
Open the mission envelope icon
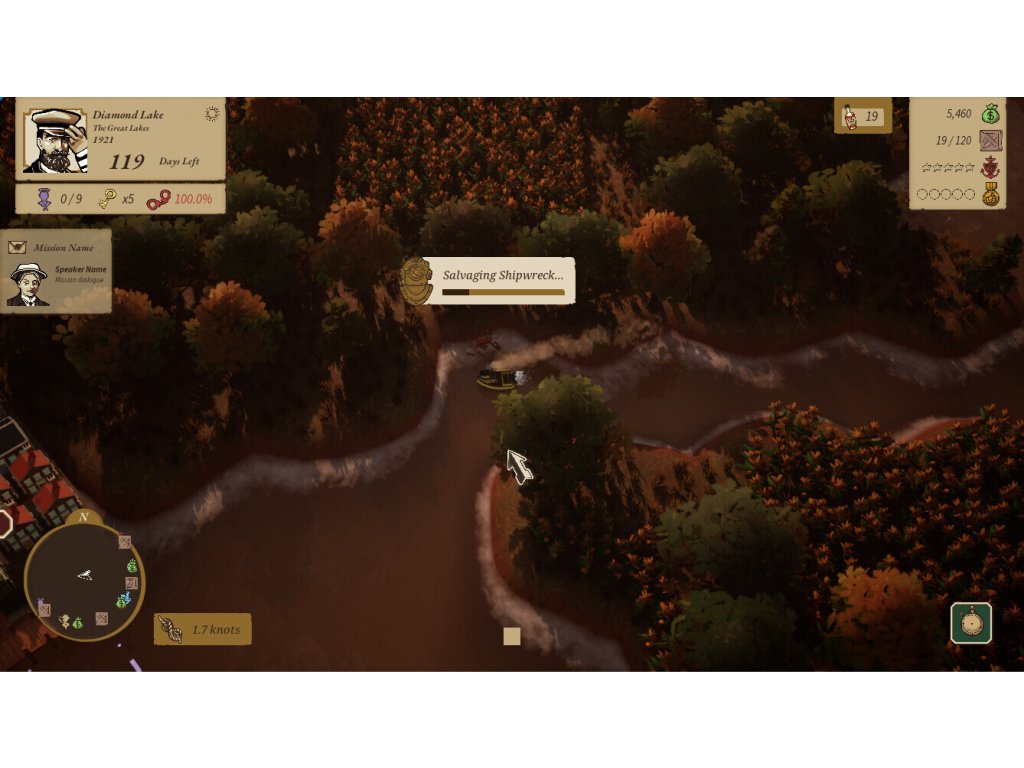click(x=17, y=247)
